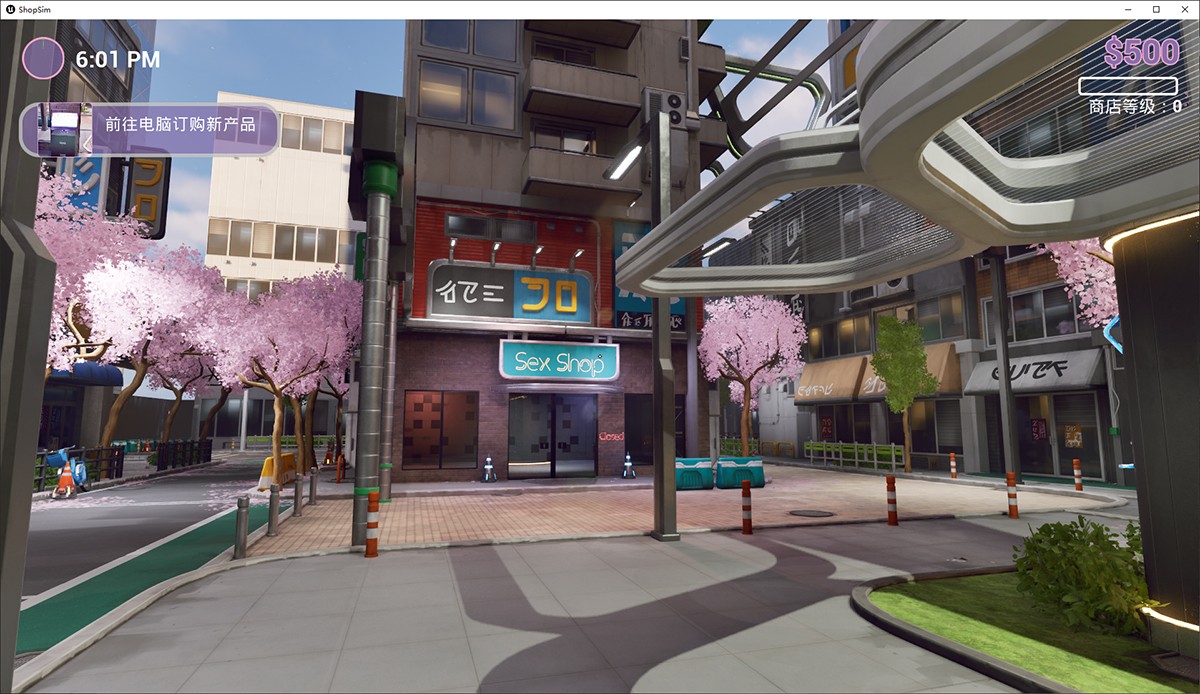The width and height of the screenshot is (1200, 694).
Task: Maximize the ShopSim window
Action: point(1156,9)
